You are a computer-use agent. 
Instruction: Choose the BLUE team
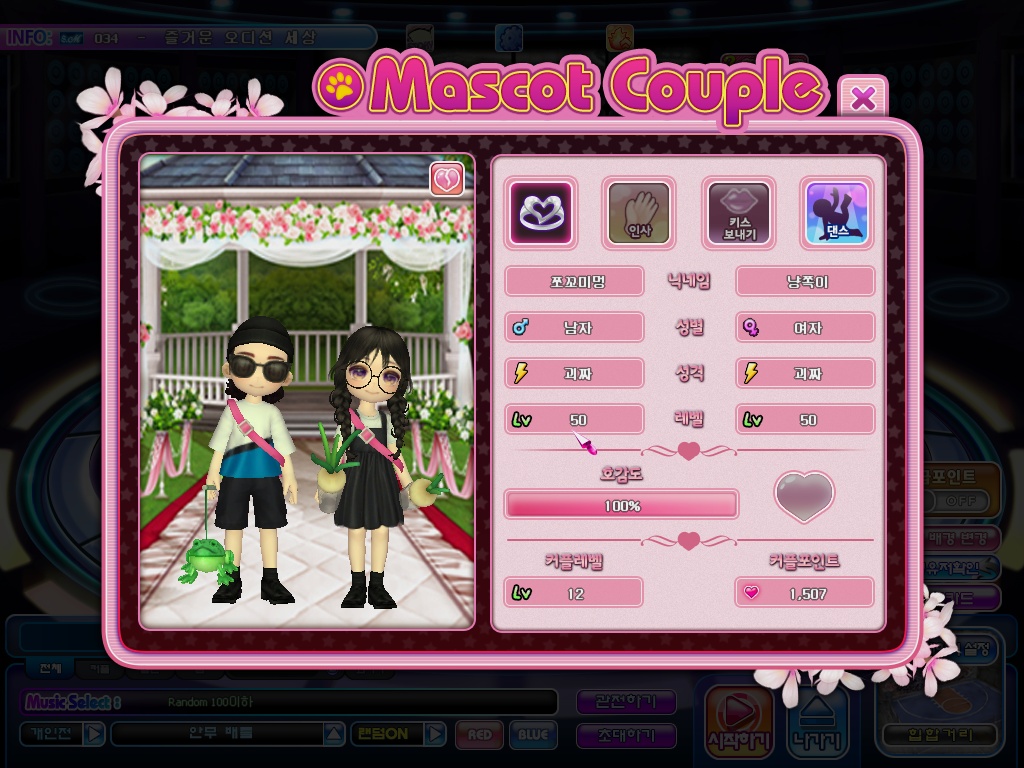click(533, 735)
